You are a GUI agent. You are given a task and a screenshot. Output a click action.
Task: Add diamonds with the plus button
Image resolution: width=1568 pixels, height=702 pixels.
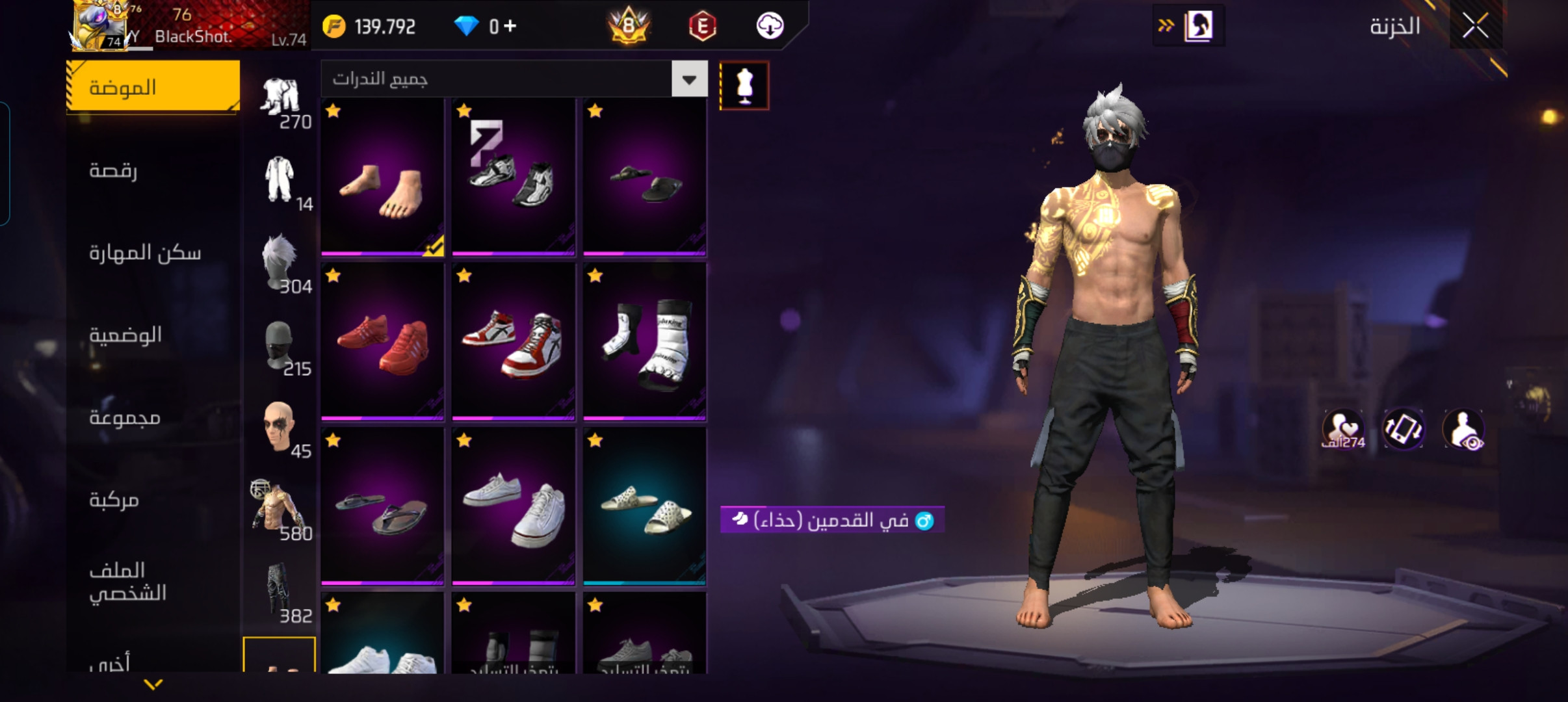coord(510,26)
